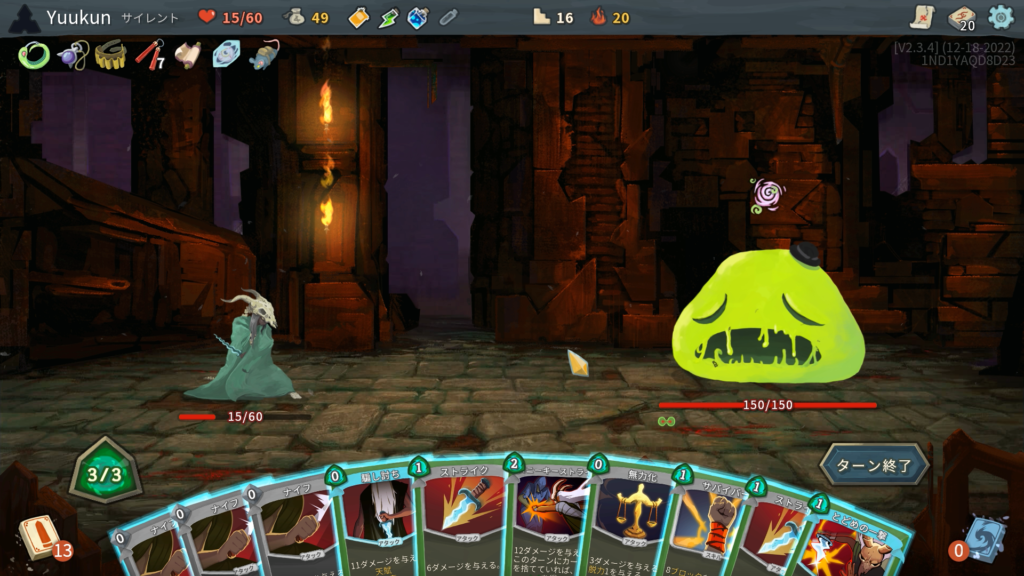This screenshot has height=576, width=1024.
Task: Select the 無力化 zero-cost card
Action: tap(630, 520)
